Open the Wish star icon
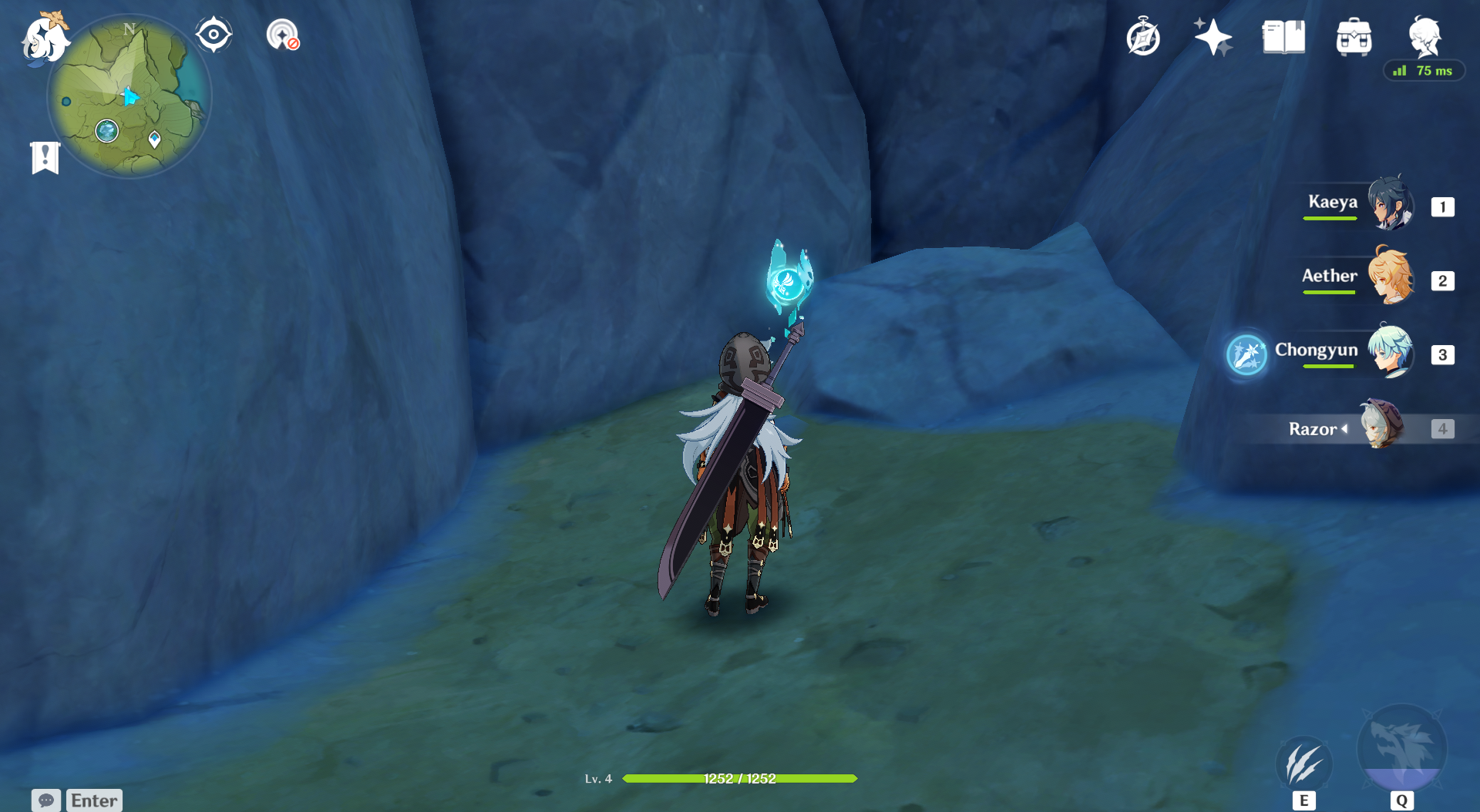The width and height of the screenshot is (1480, 812). pos(1213,37)
